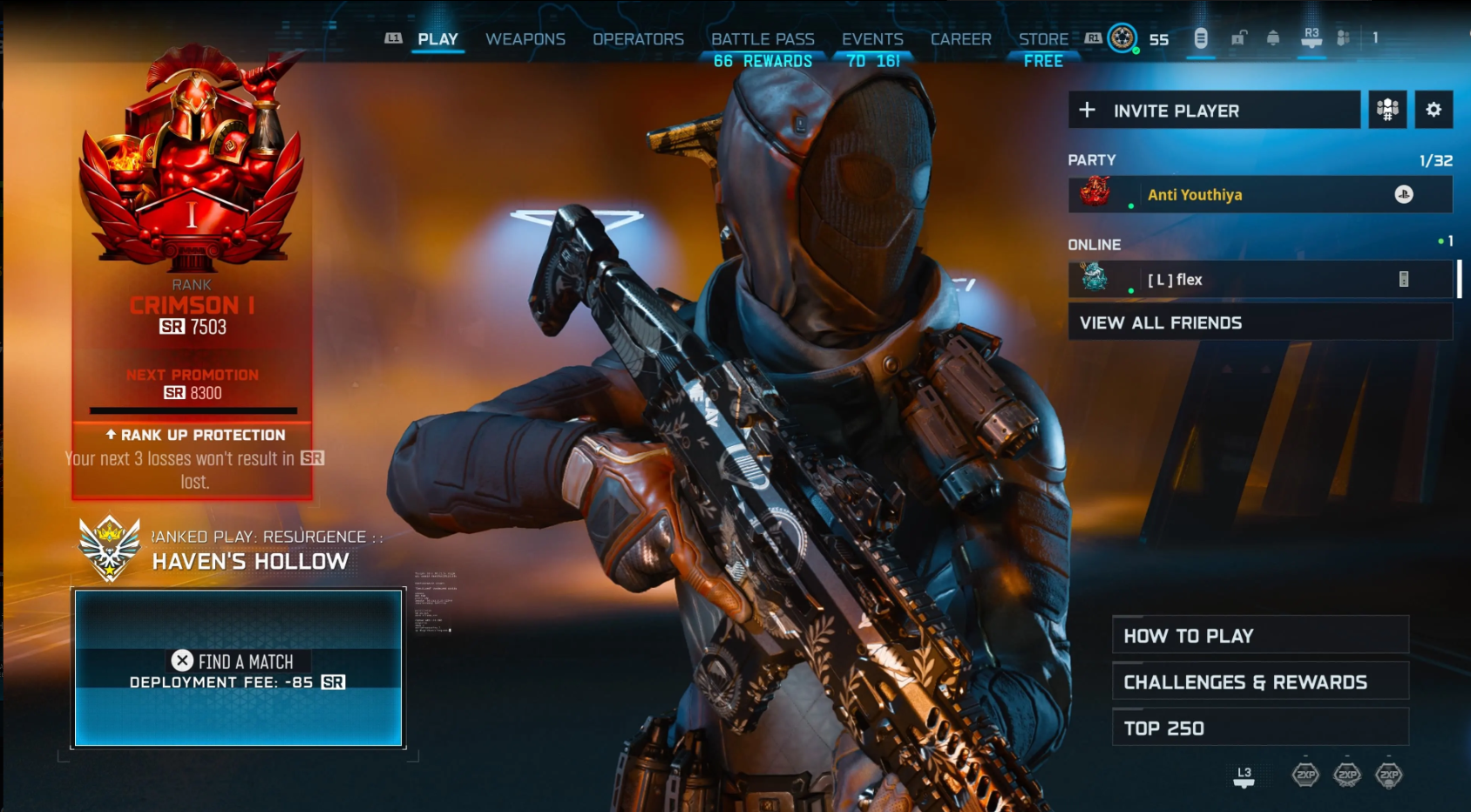Switch to the WEAPONS tab
This screenshot has width=1471, height=812.
(x=526, y=39)
